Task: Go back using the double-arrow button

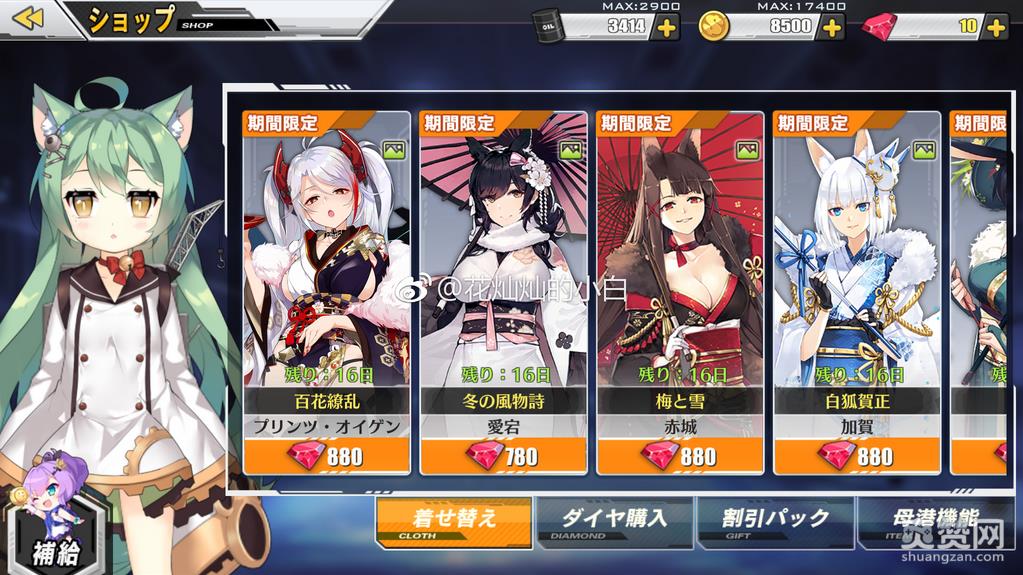Action: (29, 18)
